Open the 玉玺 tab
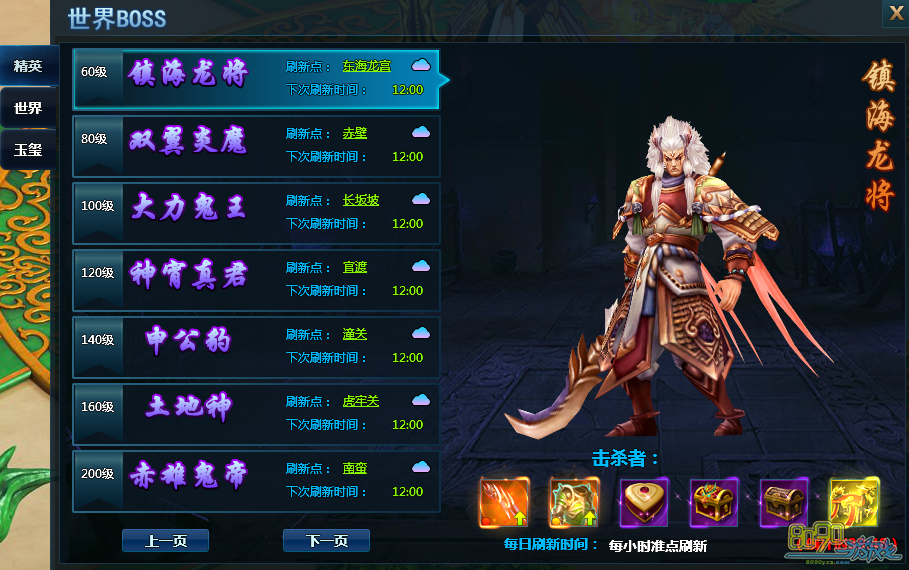The width and height of the screenshot is (909, 570). click(x=28, y=150)
